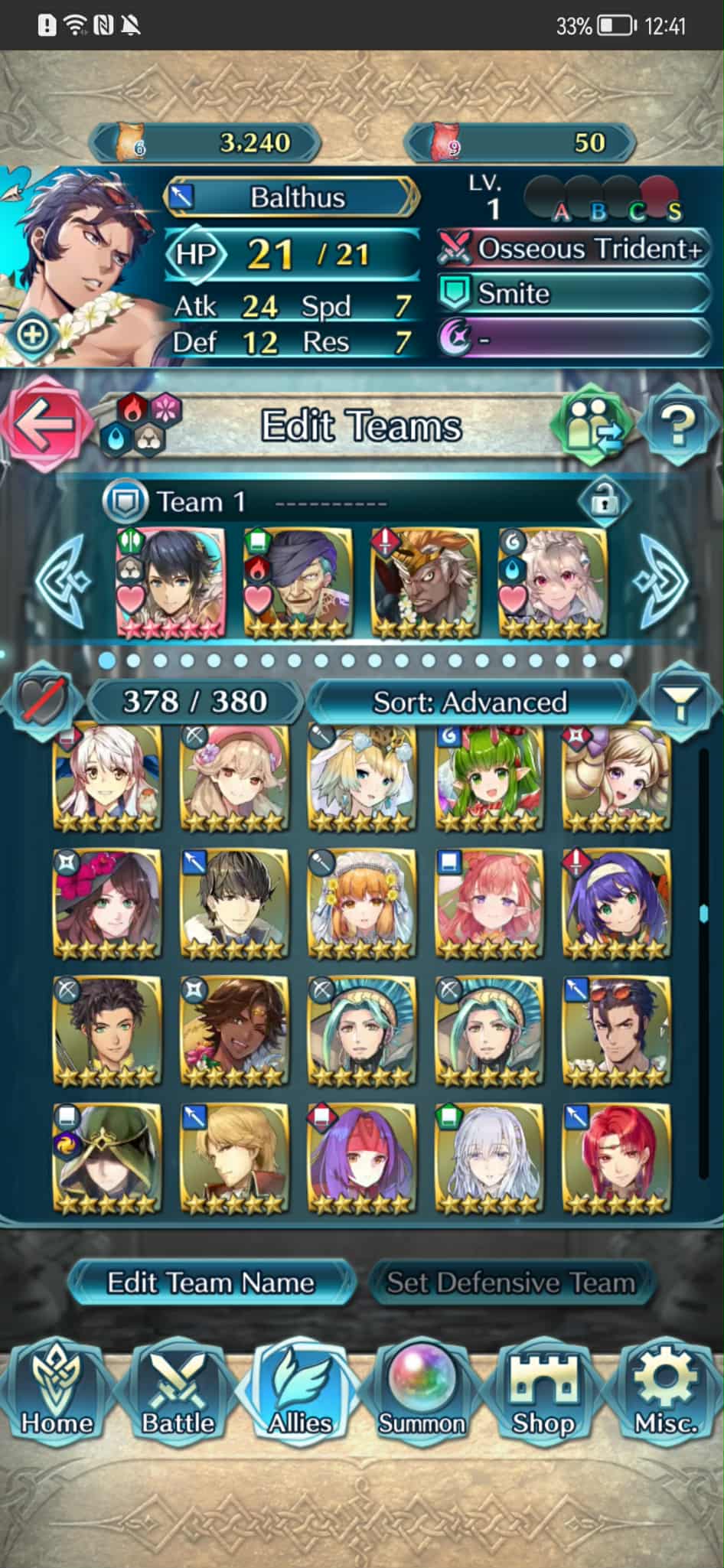Go back with the red arrow button
Viewport: 724px width, 1568px height.
(x=42, y=425)
